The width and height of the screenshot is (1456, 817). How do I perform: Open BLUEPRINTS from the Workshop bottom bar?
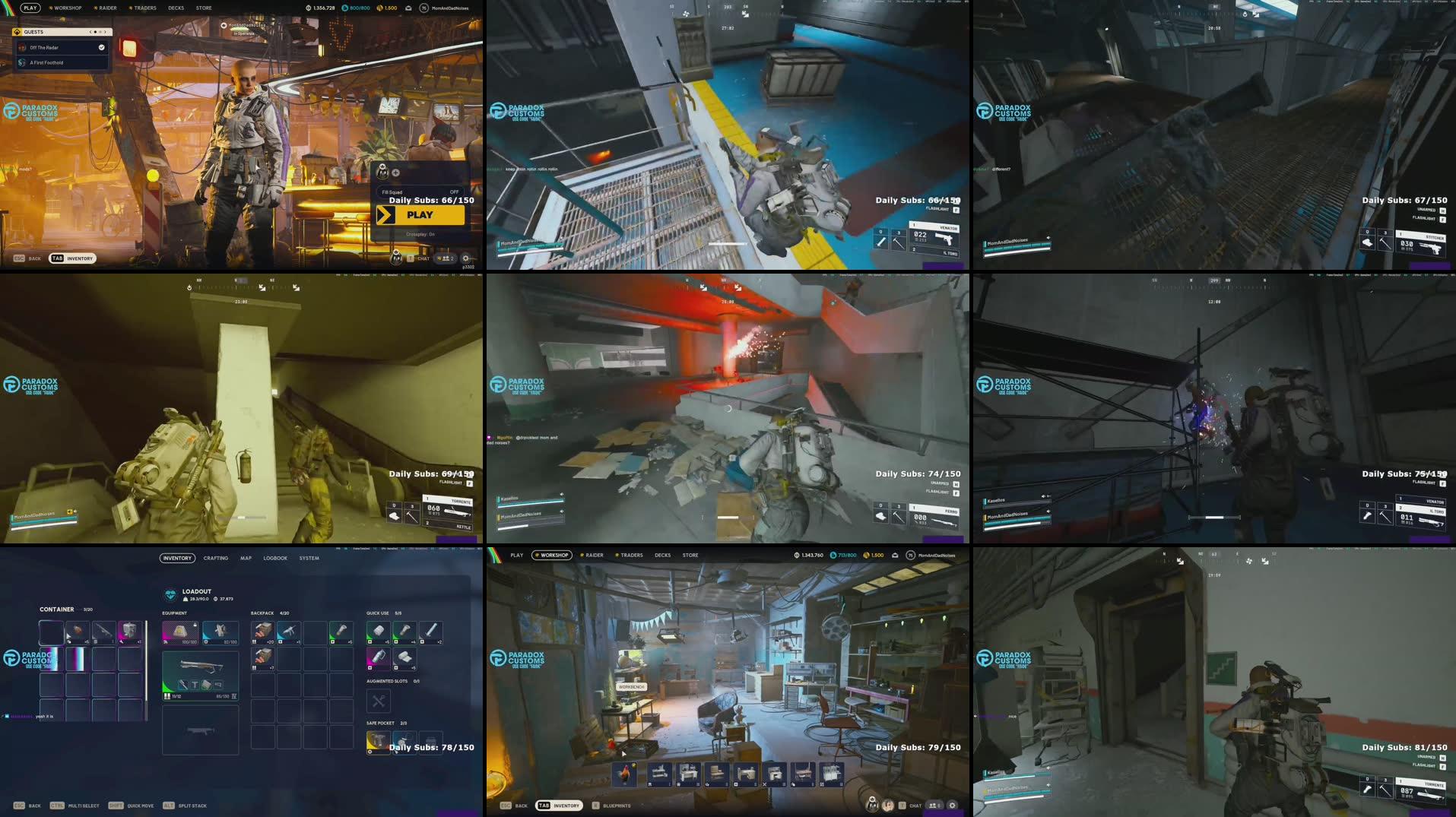click(616, 805)
